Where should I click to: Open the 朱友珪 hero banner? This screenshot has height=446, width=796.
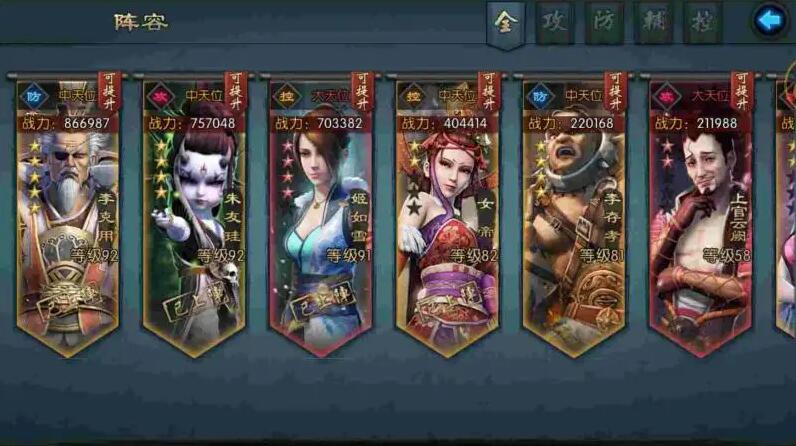click(x=194, y=220)
